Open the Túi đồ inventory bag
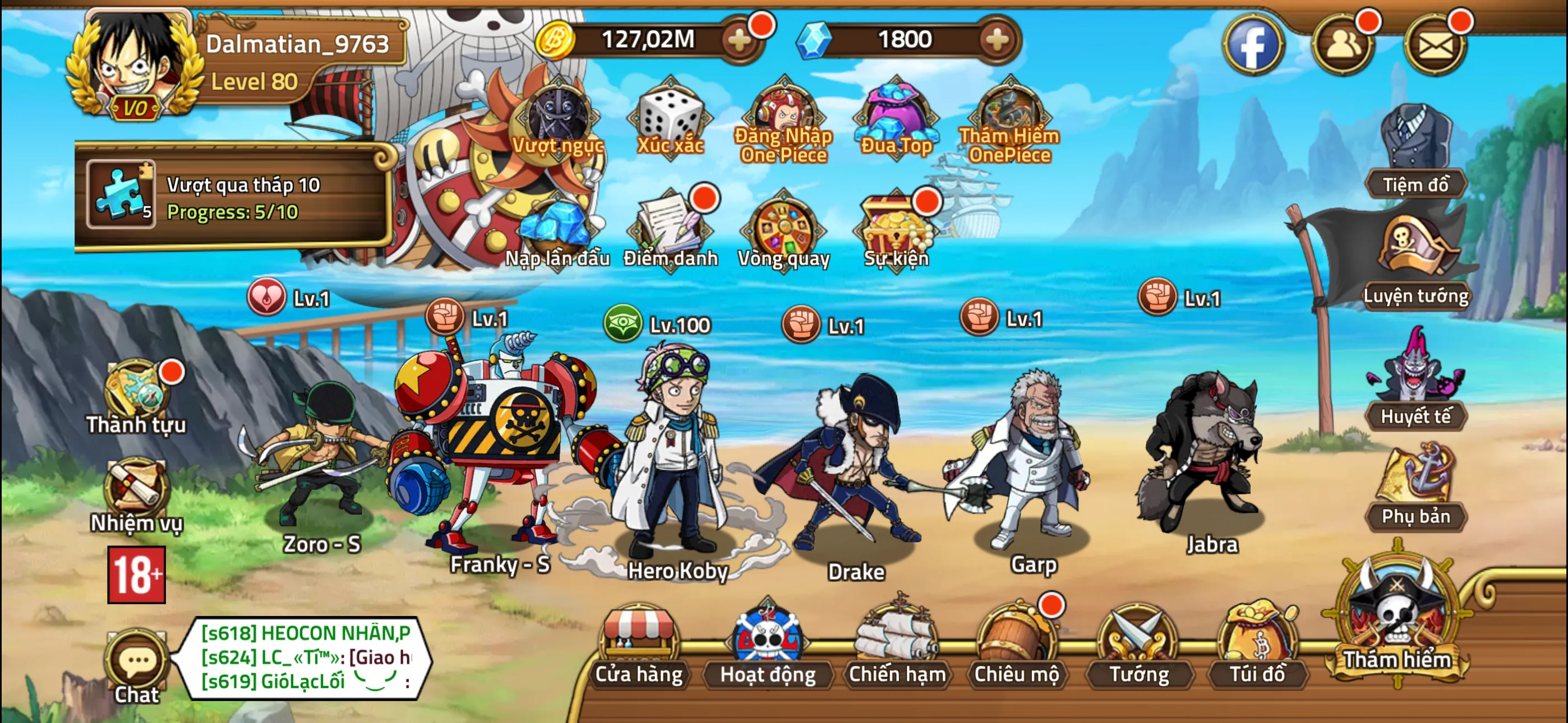 click(x=1257, y=646)
